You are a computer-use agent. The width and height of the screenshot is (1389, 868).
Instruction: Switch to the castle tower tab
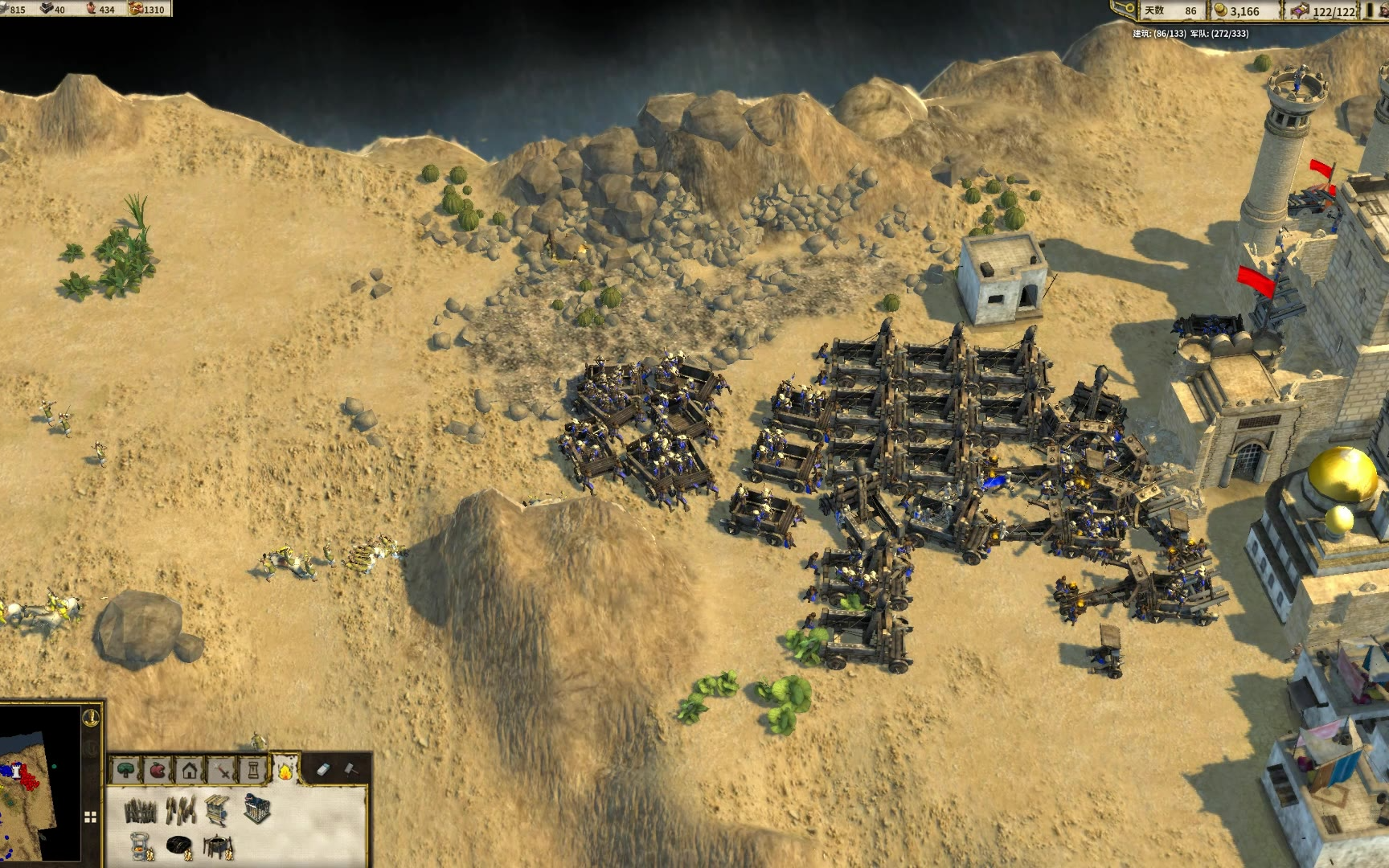[x=253, y=771]
